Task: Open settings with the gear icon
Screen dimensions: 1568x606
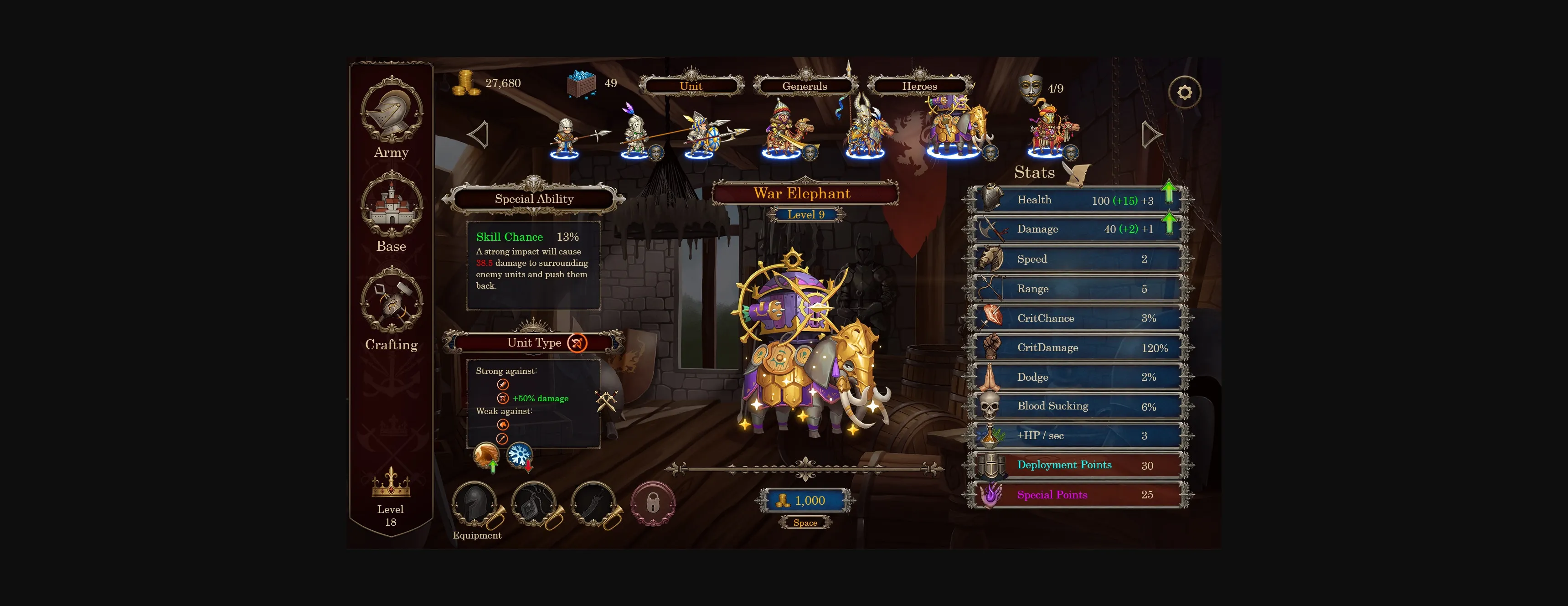Action: pyautogui.click(x=1184, y=93)
